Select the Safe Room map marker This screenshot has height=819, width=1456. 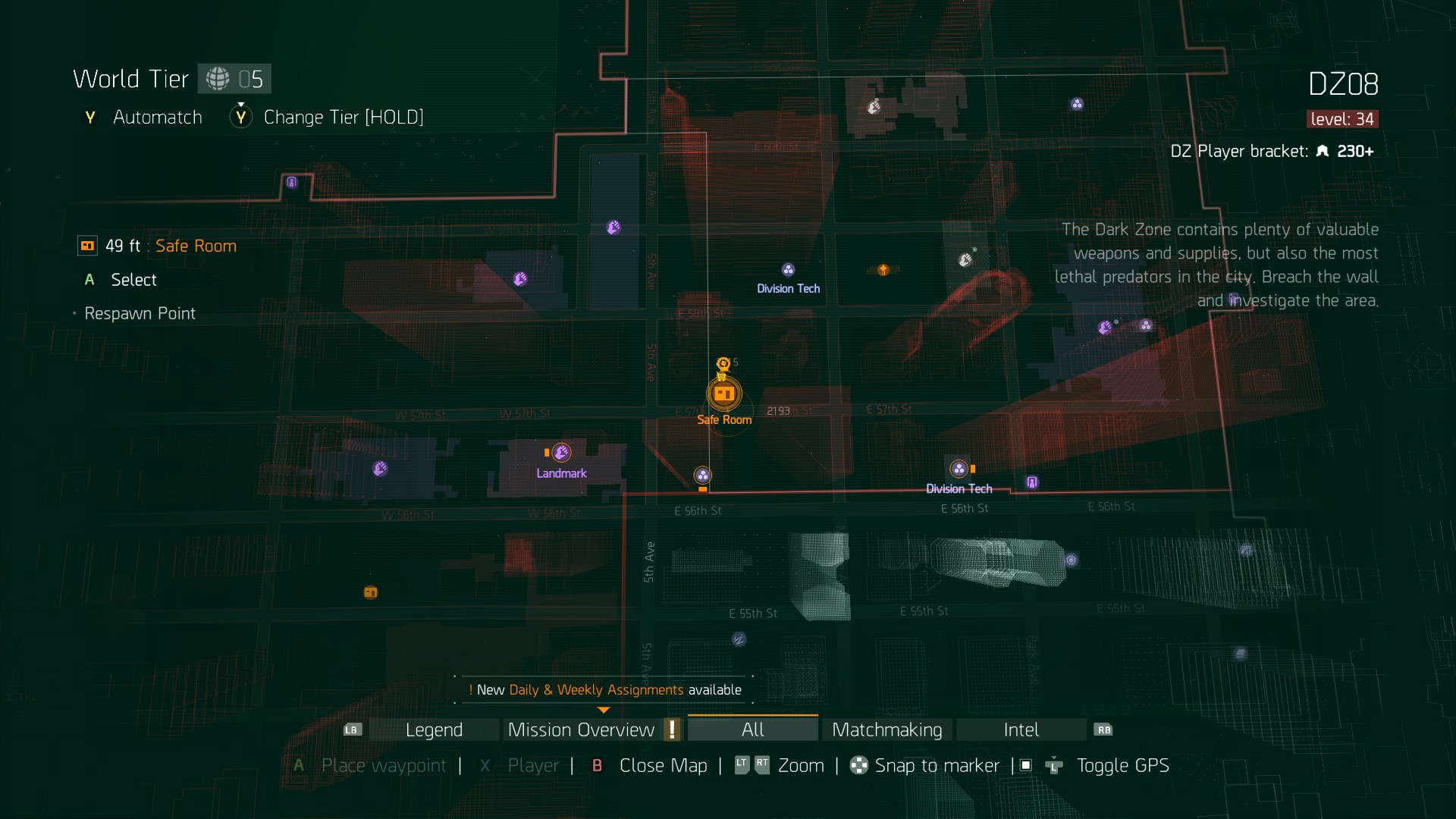click(723, 394)
